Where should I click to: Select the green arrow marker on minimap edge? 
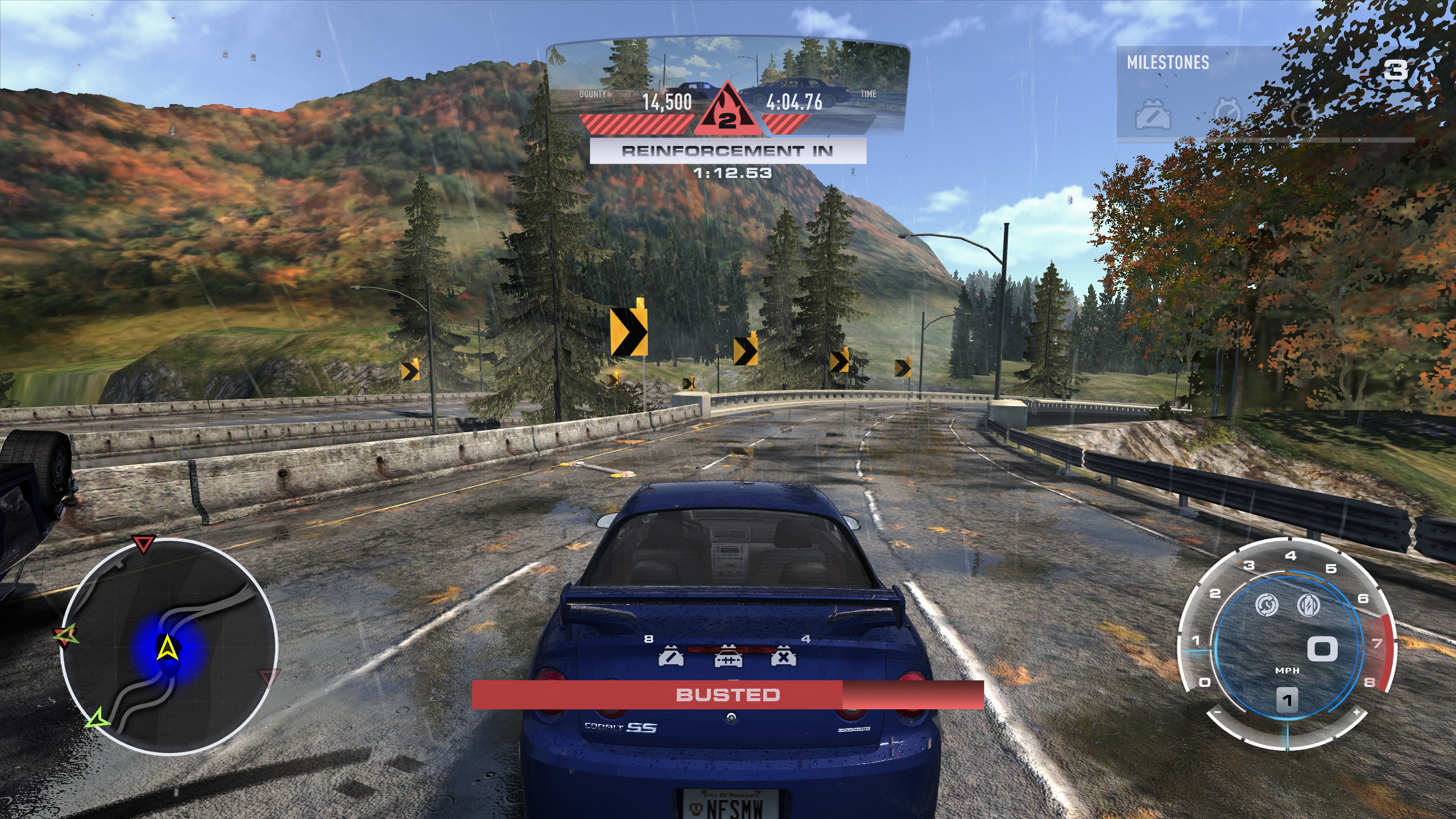98,719
